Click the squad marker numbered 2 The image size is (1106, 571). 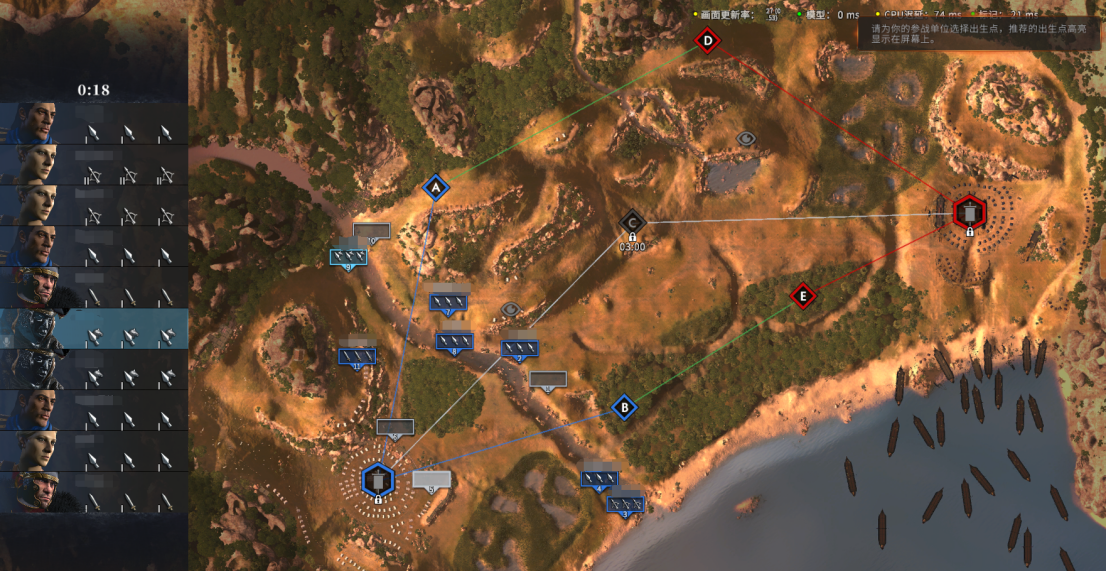(520, 348)
